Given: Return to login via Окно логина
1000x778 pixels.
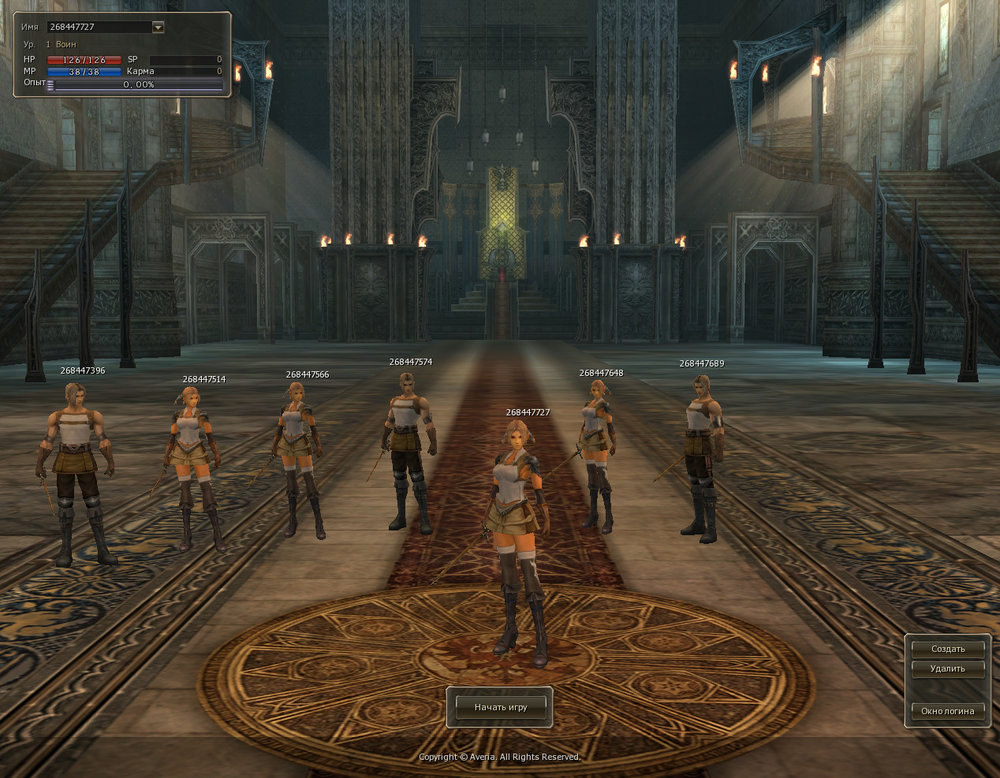Looking at the screenshot, I should tap(947, 710).
